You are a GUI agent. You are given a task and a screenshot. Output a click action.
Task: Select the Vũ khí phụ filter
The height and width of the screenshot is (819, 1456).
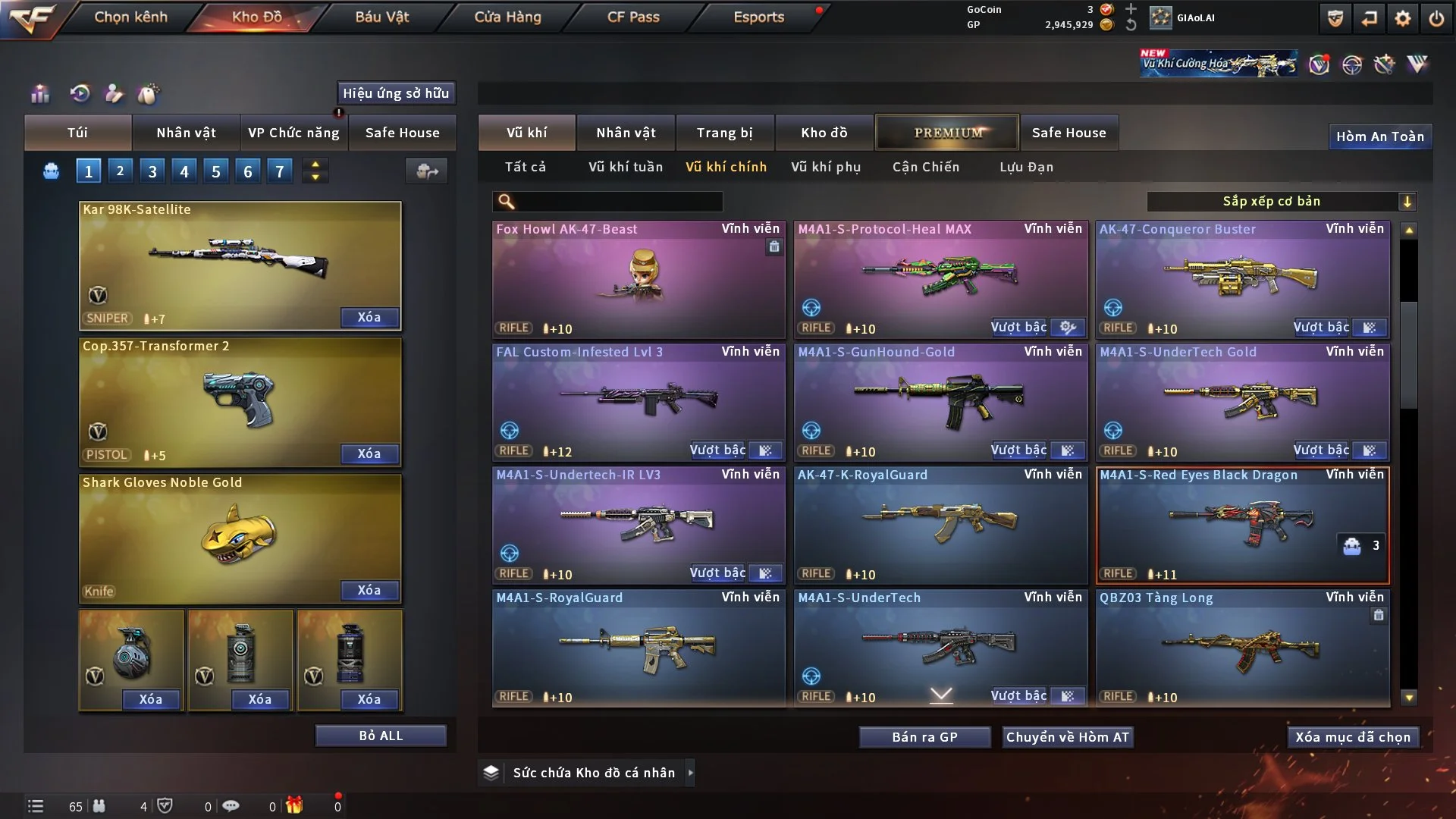[826, 167]
